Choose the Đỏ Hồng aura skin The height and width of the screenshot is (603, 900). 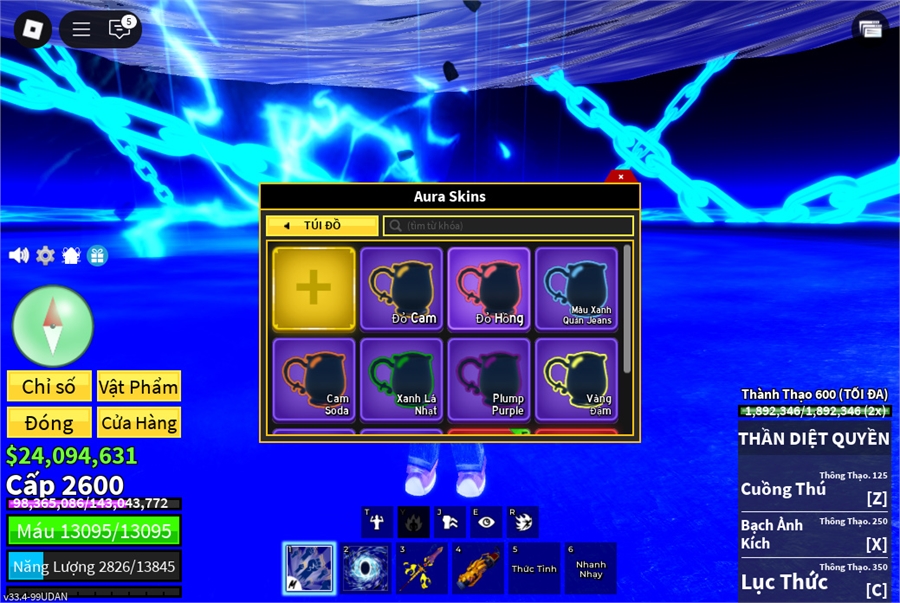tap(489, 288)
